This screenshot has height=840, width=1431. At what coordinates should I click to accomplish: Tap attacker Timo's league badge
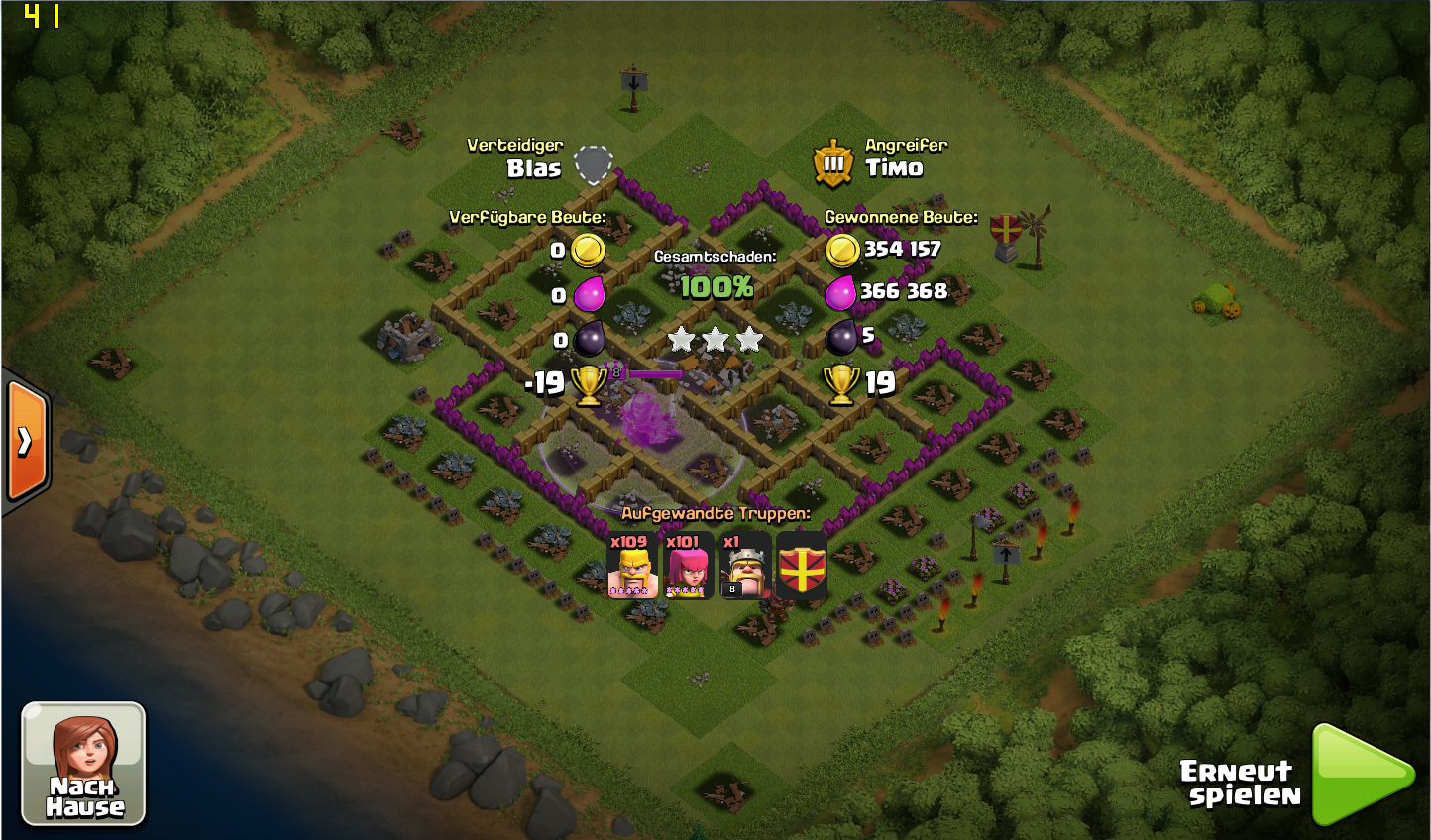point(833,163)
